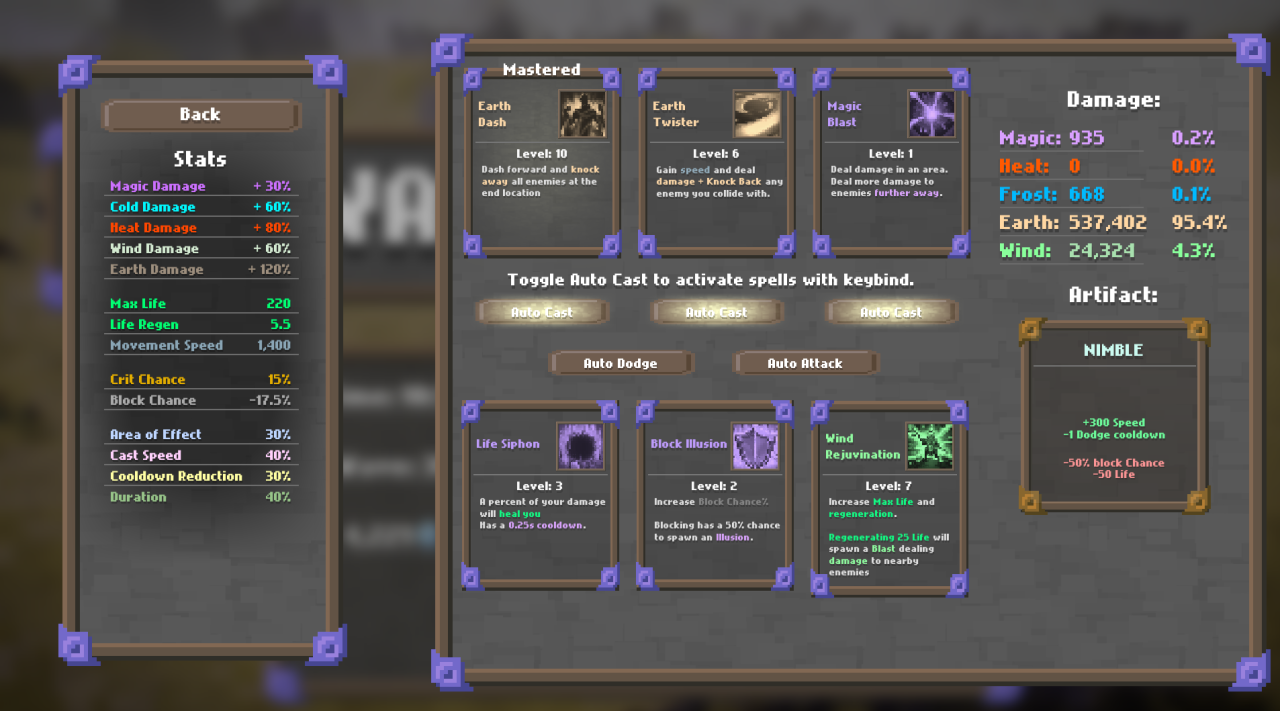The width and height of the screenshot is (1280, 711).
Task: Toggle Auto Cast below Earth Dash
Action: [542, 312]
